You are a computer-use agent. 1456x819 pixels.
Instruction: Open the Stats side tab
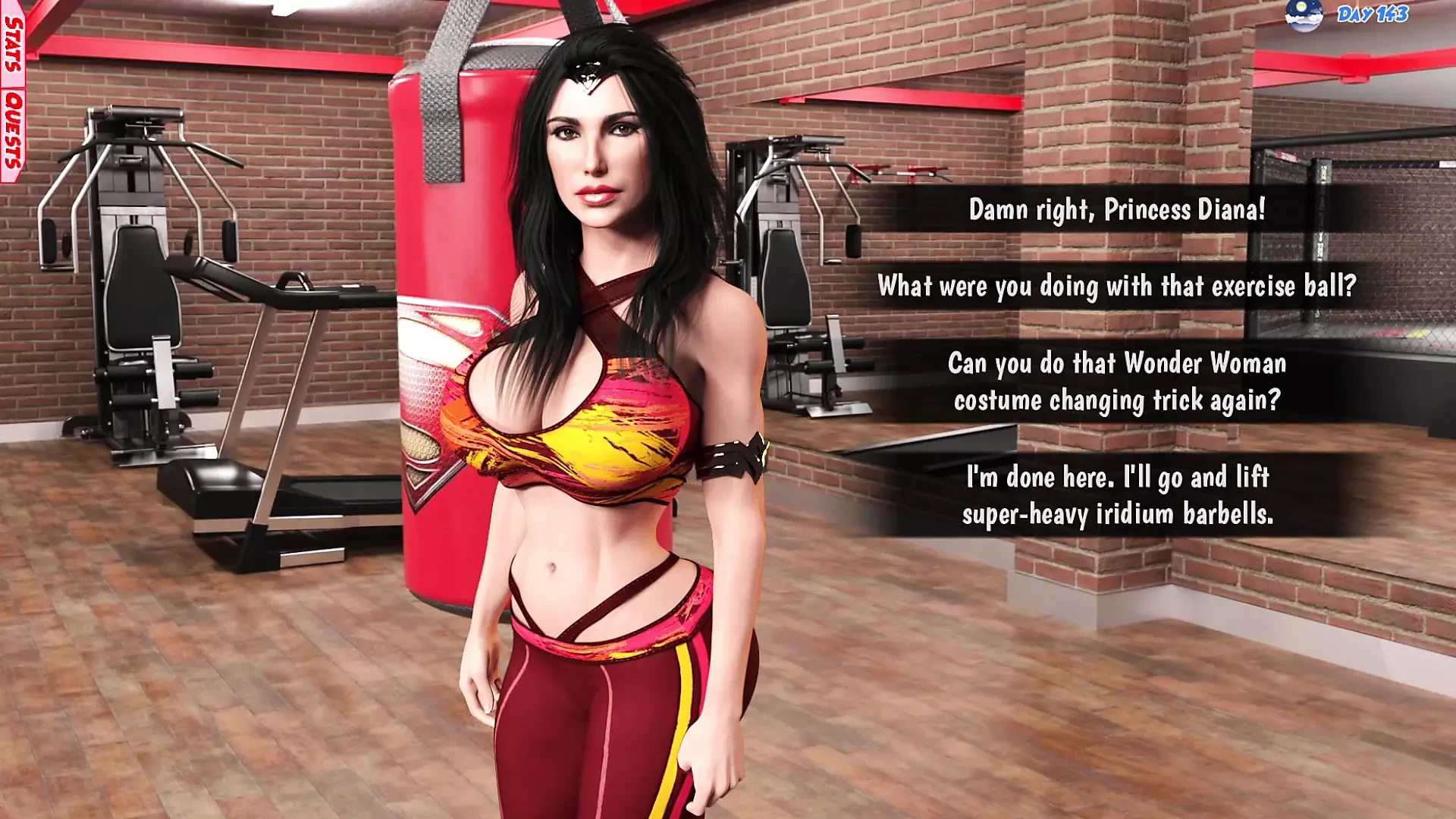click(x=13, y=44)
